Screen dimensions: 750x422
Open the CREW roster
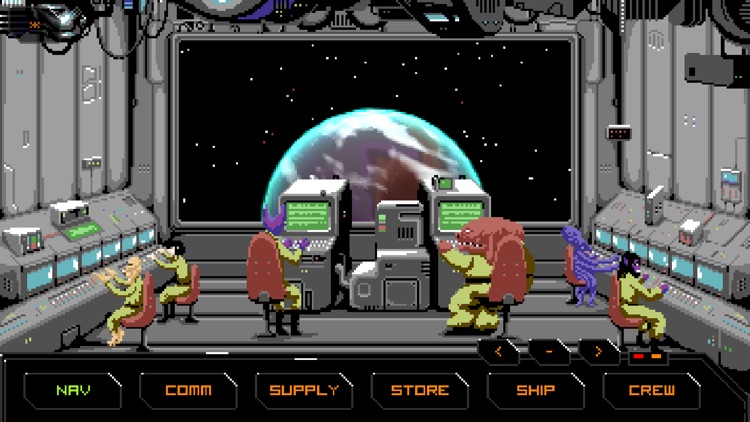pyautogui.click(x=652, y=390)
